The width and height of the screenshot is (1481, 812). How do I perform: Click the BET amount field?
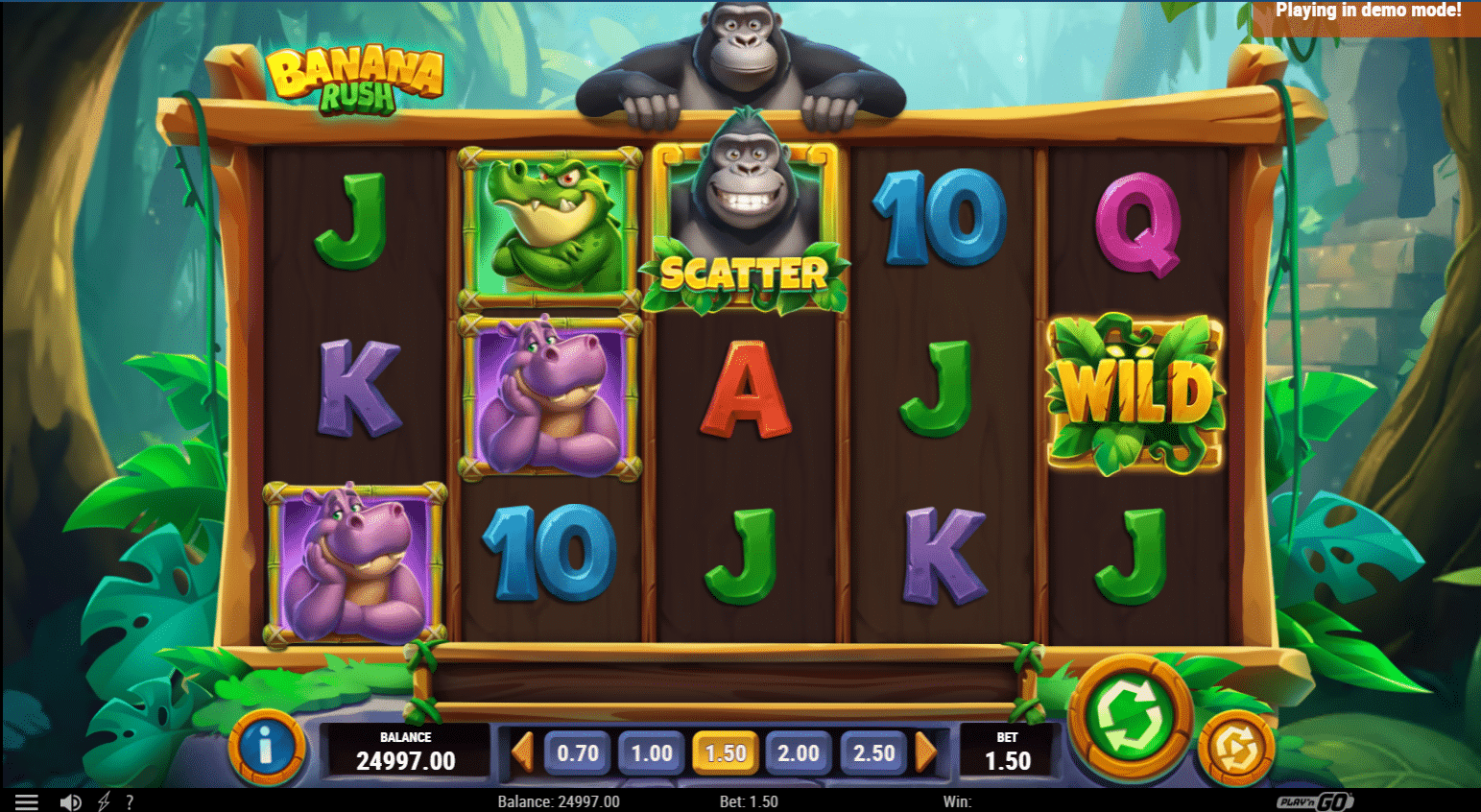(1007, 752)
